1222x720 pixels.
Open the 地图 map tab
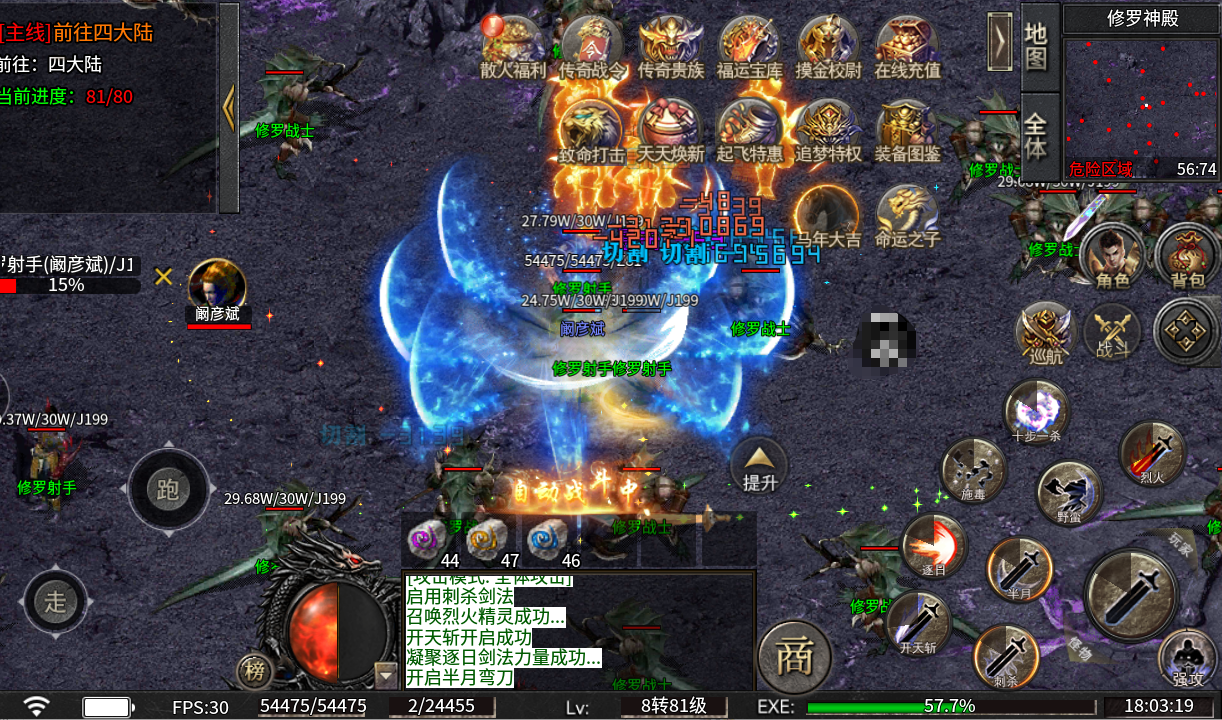(1037, 45)
